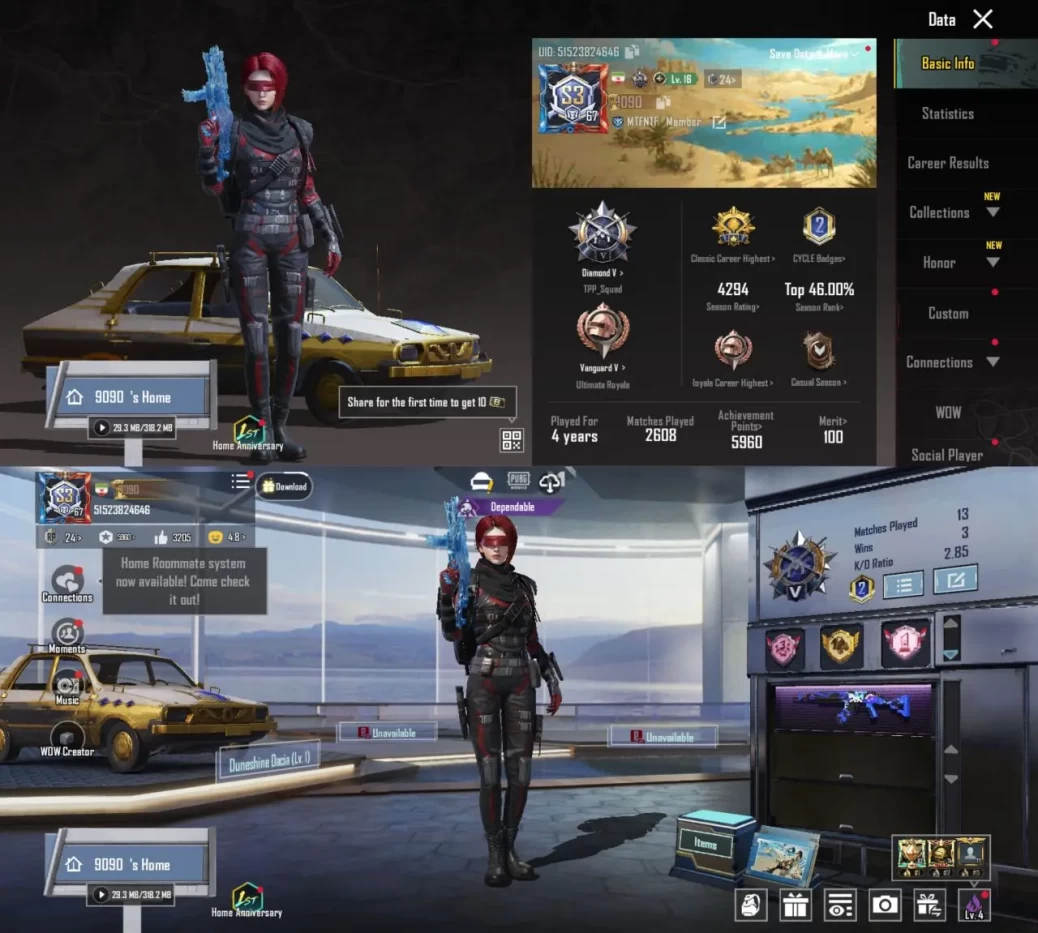Switch to the Statistics tab

click(x=947, y=113)
